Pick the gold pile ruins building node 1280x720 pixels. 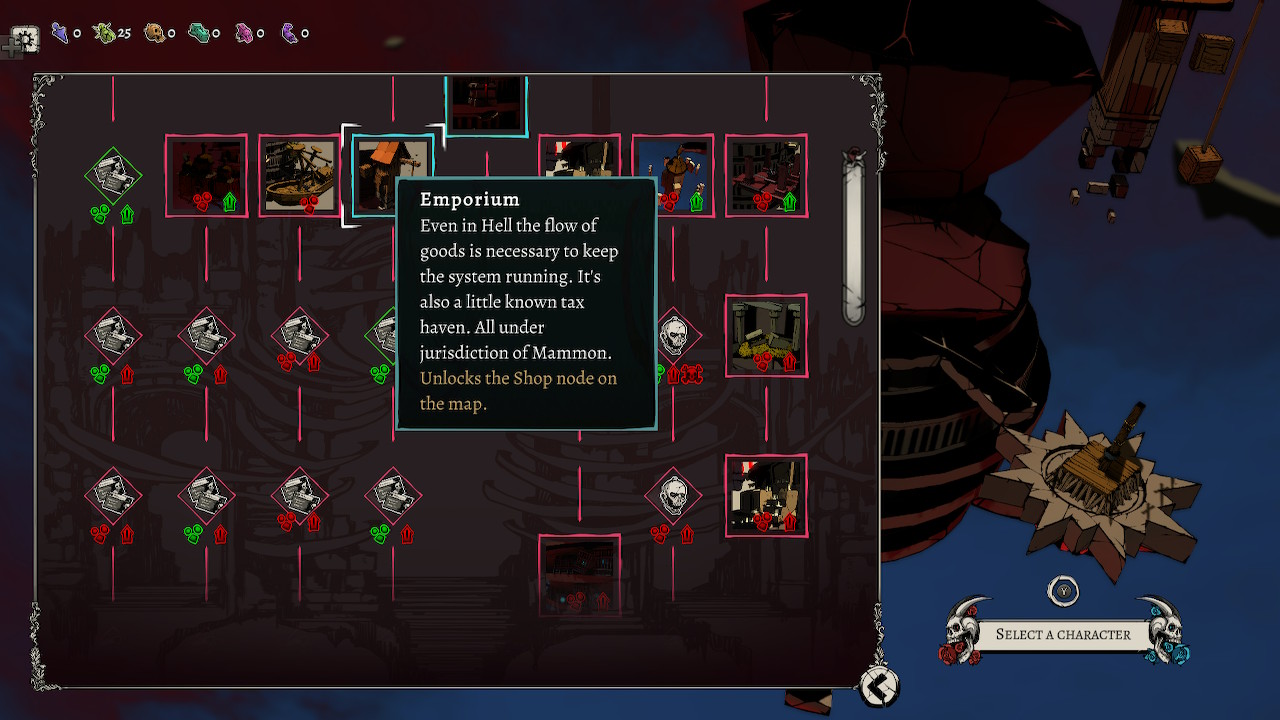[766, 335]
